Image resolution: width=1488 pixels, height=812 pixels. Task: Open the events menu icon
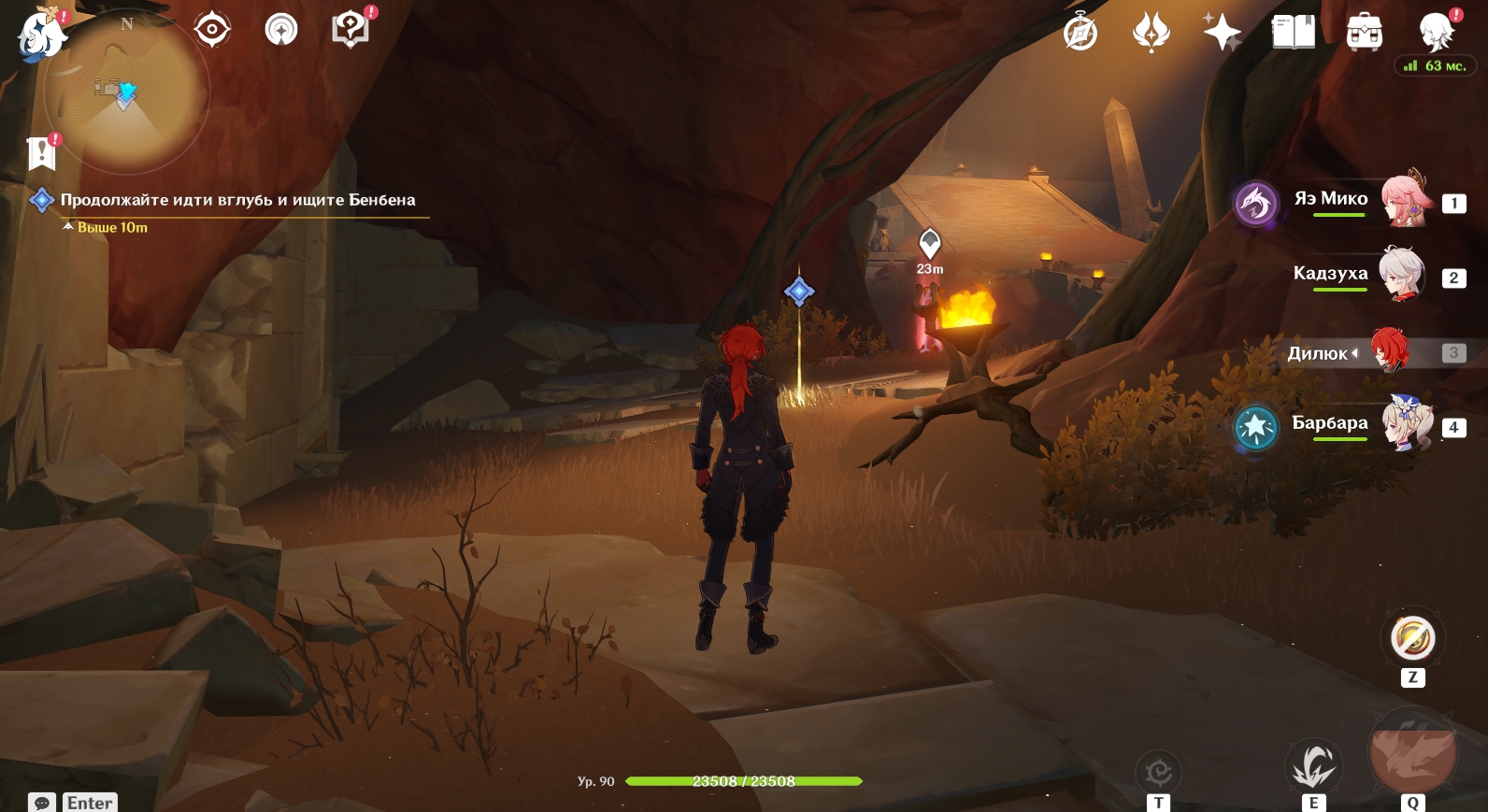click(x=1151, y=33)
